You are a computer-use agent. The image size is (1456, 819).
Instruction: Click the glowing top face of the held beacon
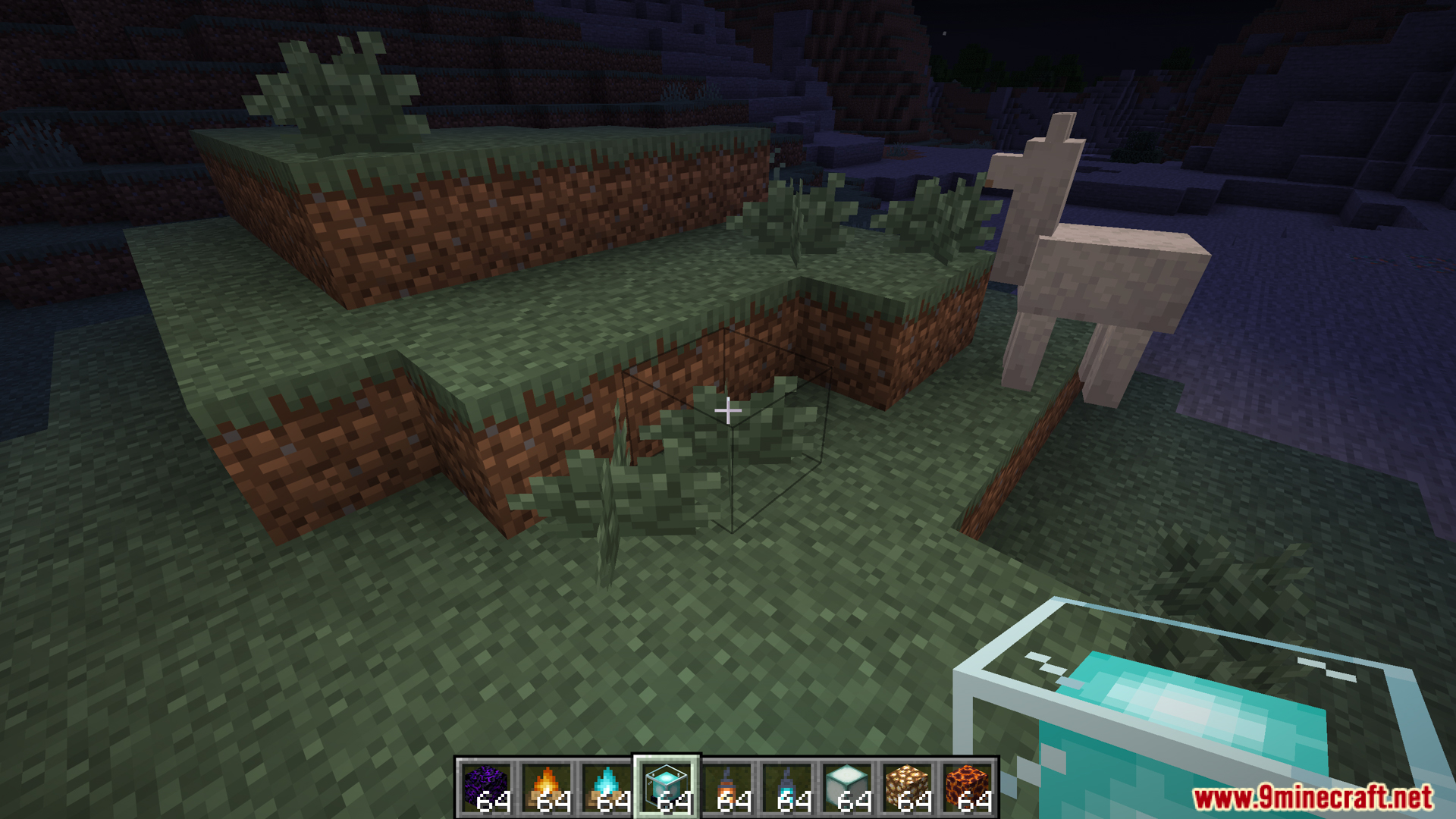(x=1183, y=705)
